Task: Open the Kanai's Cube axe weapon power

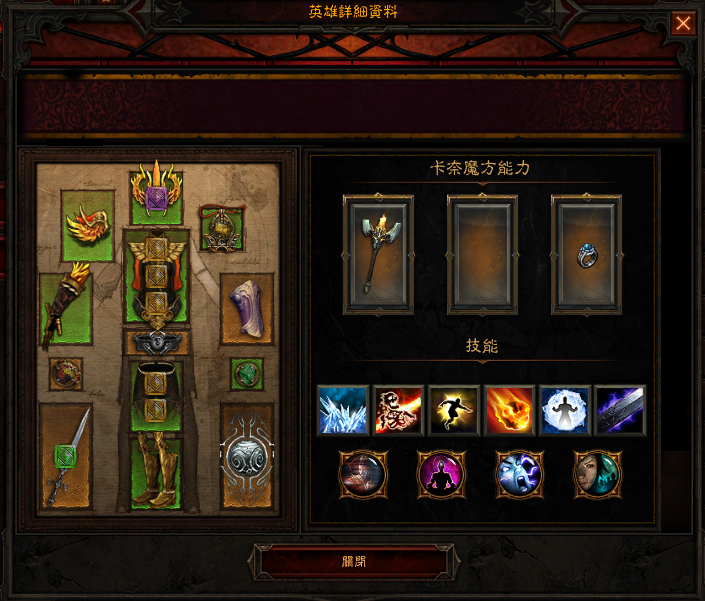Action: point(378,255)
